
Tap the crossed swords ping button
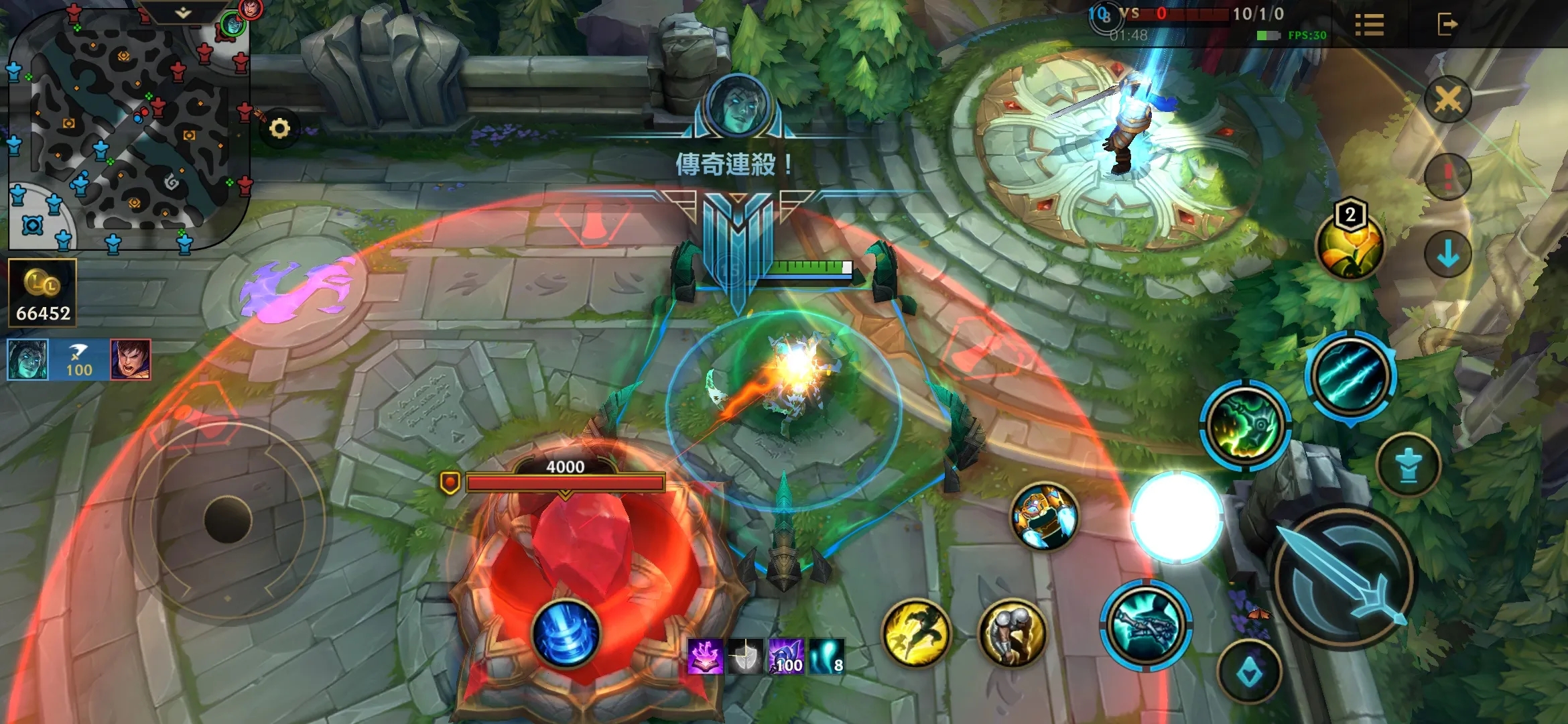[x=1447, y=101]
